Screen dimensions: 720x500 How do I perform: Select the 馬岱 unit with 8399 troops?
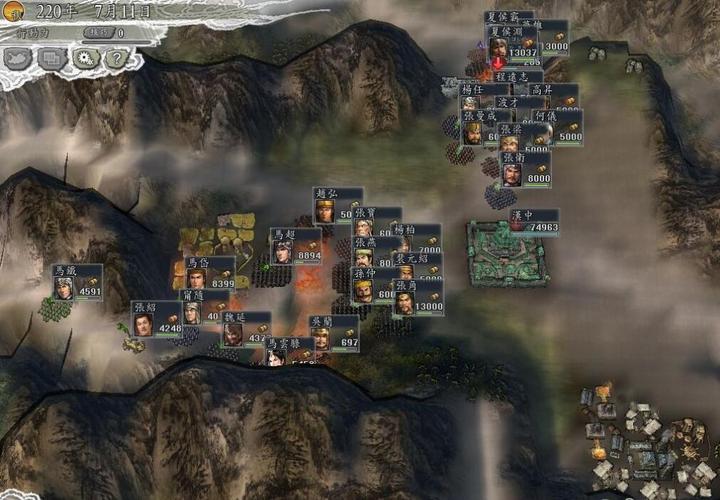point(209,274)
